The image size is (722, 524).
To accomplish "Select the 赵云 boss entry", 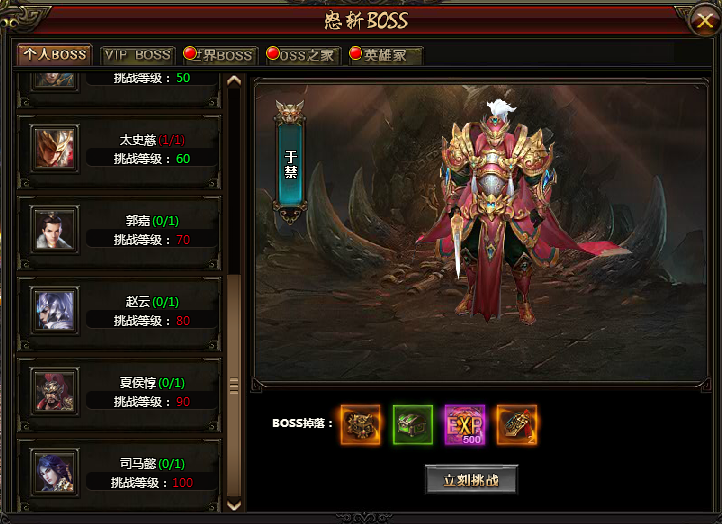I will click(119, 310).
